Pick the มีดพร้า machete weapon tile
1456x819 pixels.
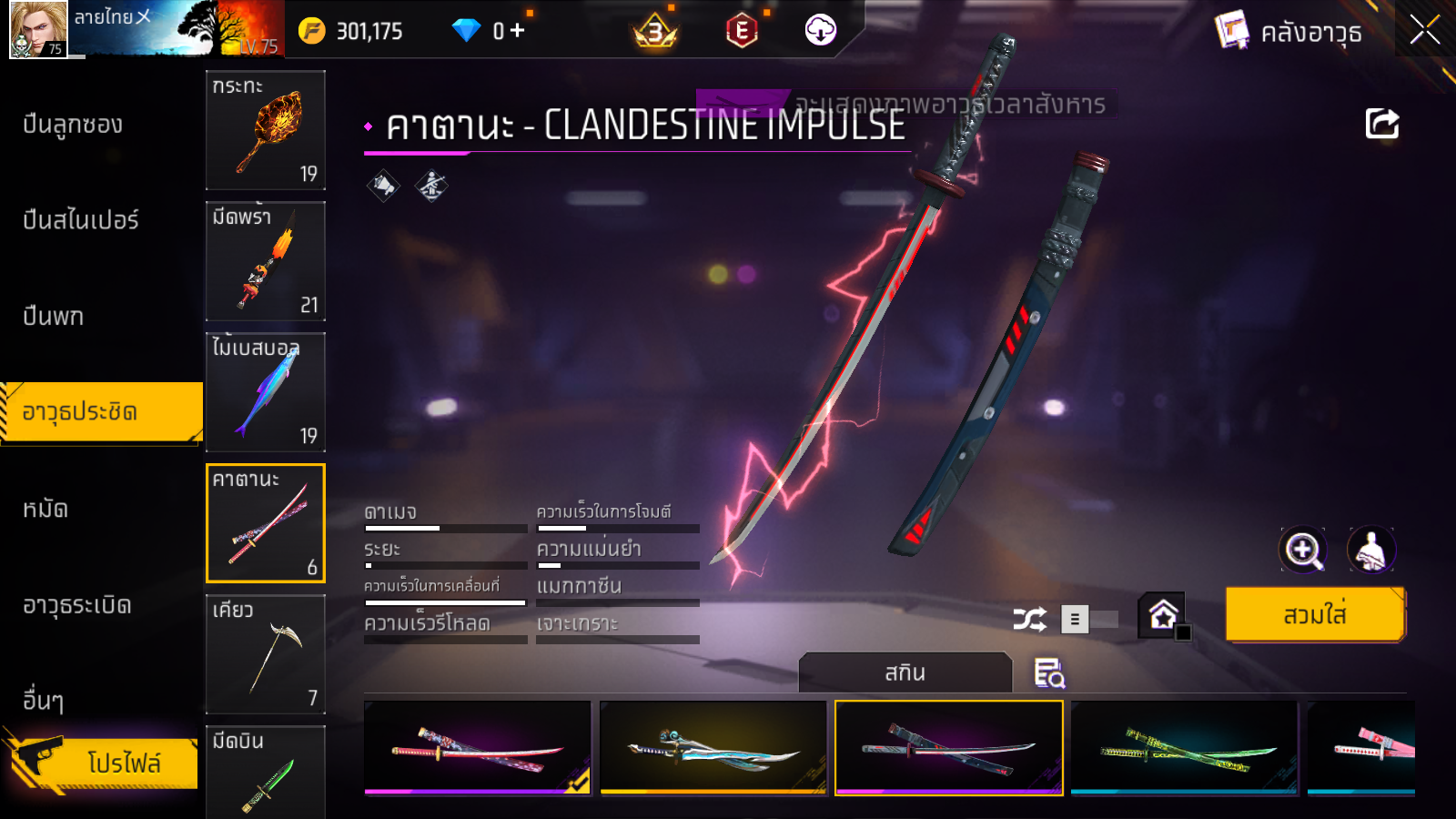266,261
